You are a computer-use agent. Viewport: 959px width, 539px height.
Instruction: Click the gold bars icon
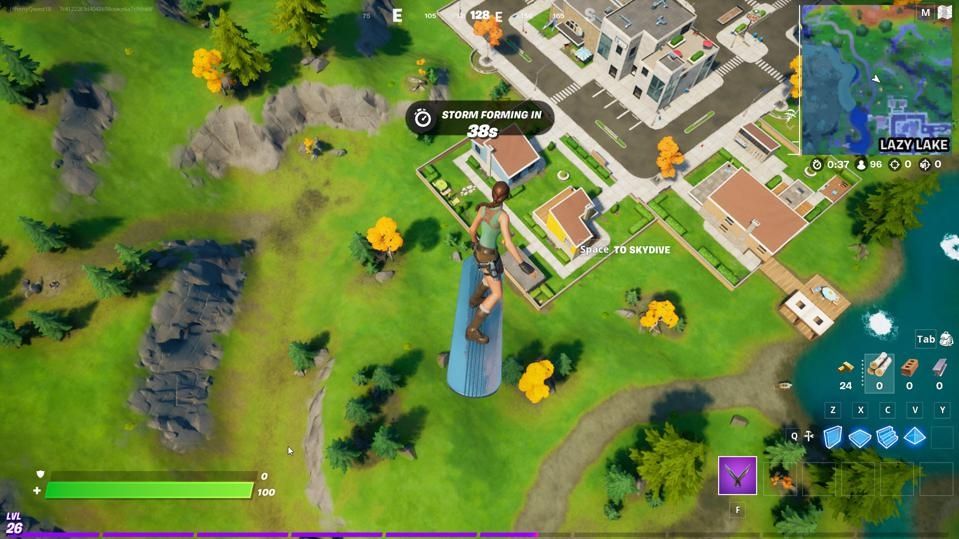click(x=846, y=367)
